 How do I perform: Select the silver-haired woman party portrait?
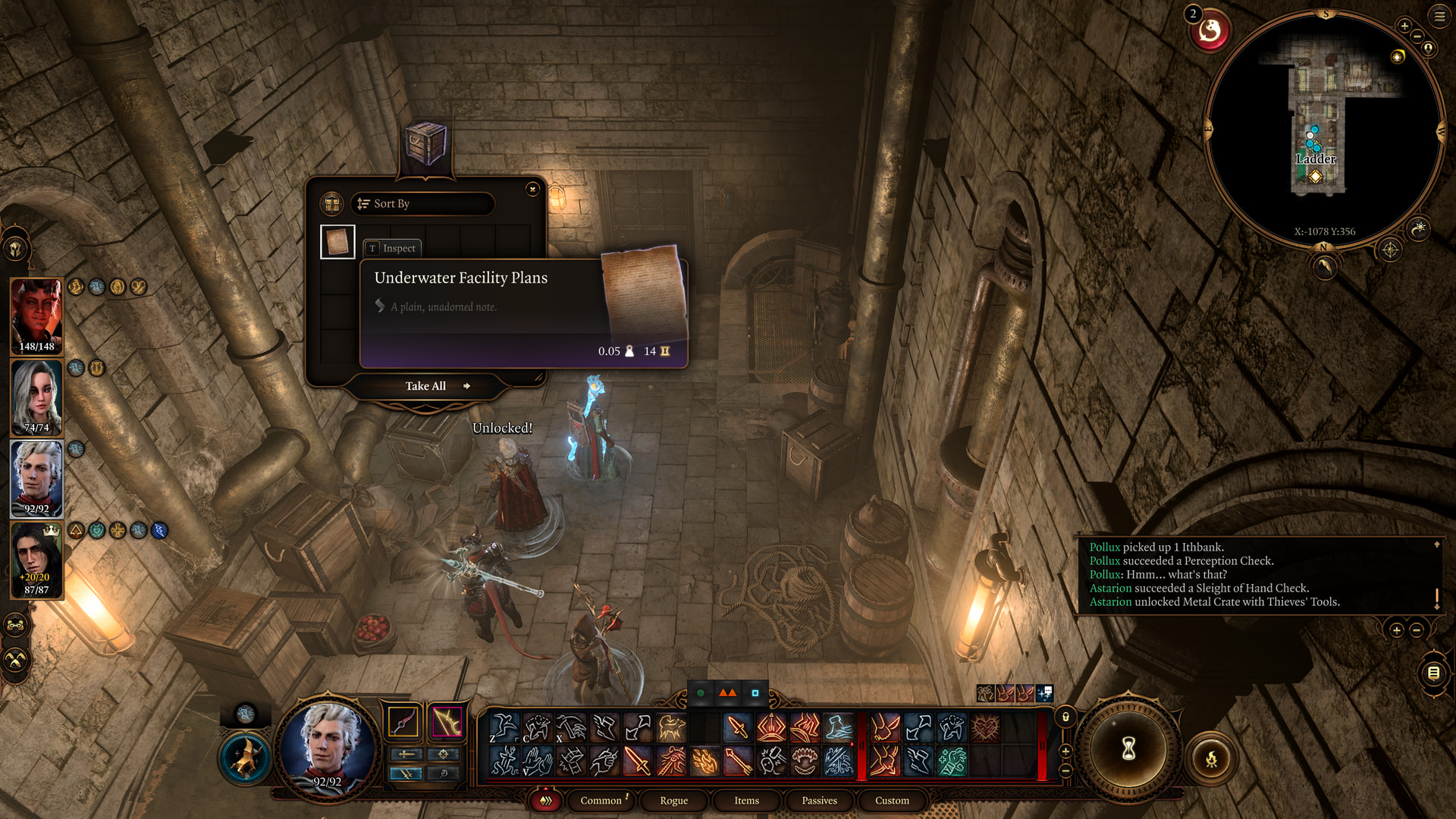pos(36,397)
